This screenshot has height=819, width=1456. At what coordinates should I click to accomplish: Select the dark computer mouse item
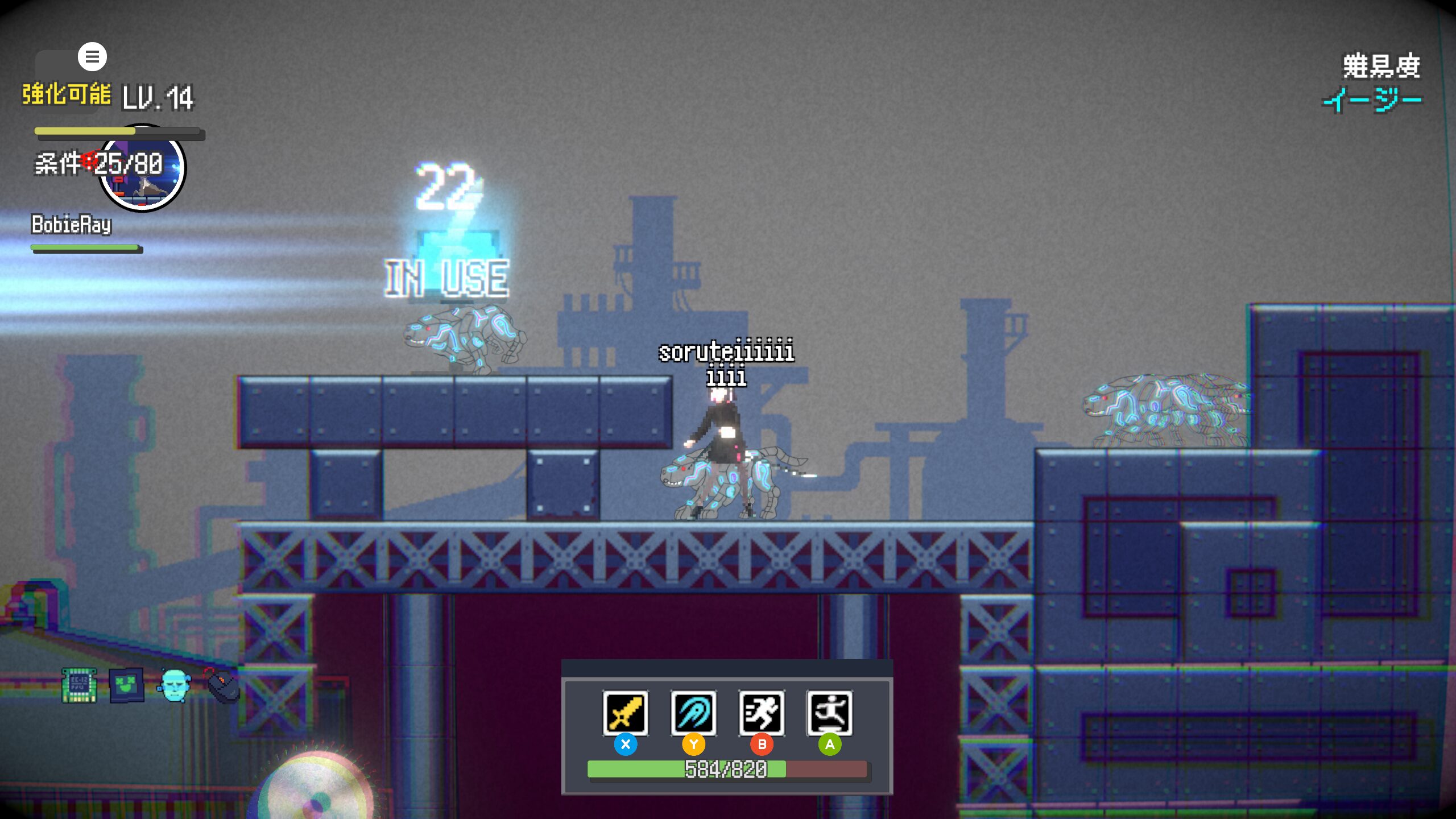pos(223,685)
